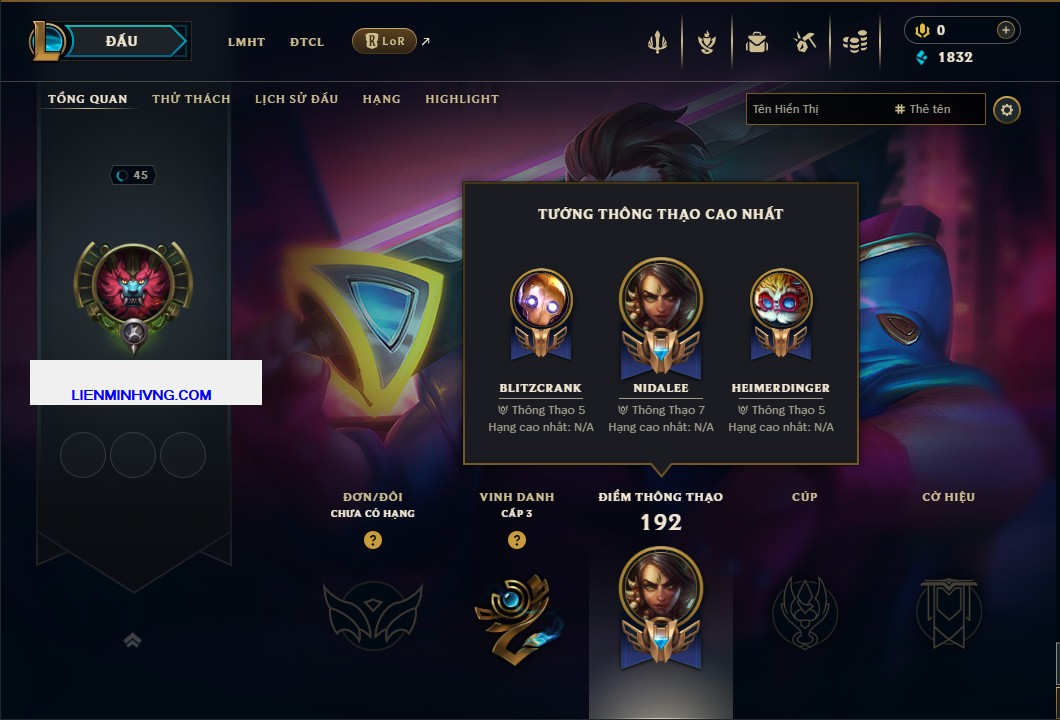This screenshot has height=720, width=1060.
Task: Open the HIGHLIGHT tab
Action: (462, 99)
